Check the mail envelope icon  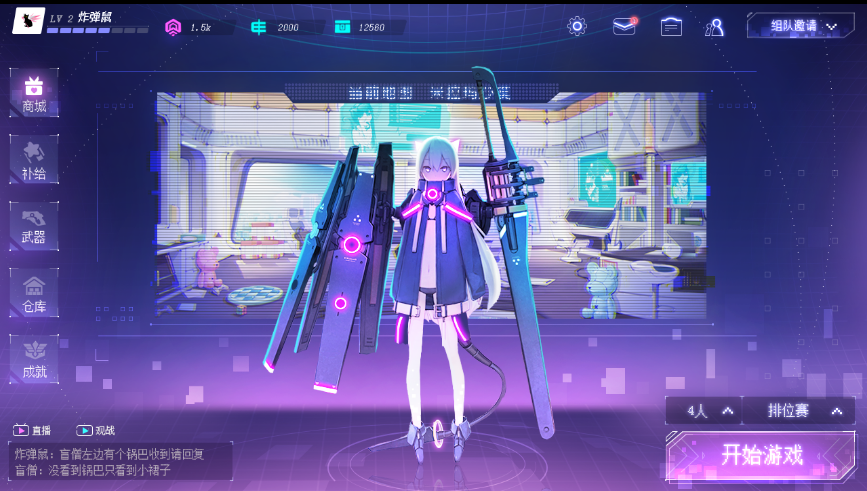tap(625, 26)
